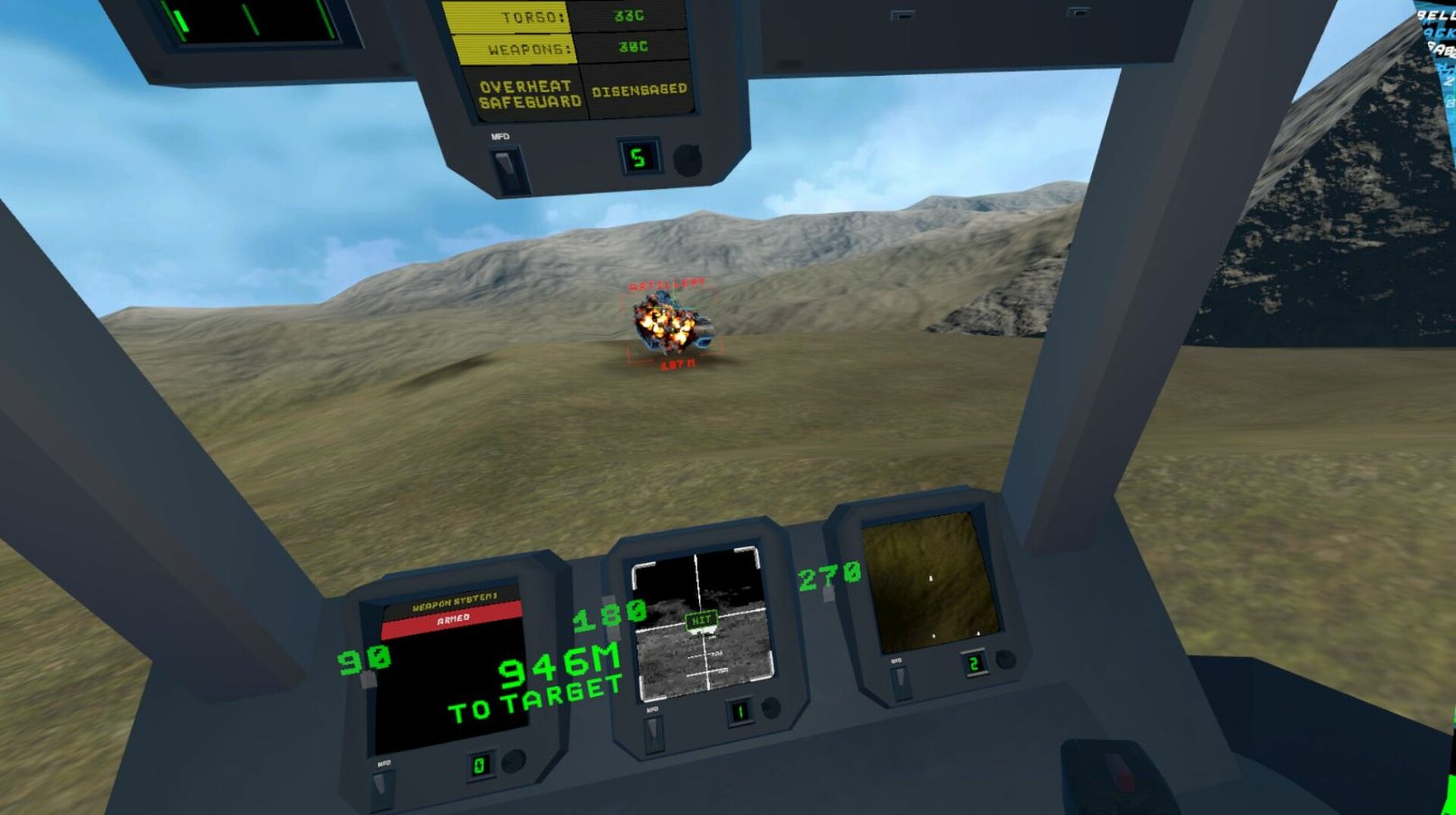Click the channel 5 display on the overhead panel
The image size is (1456, 815).
coord(637,155)
